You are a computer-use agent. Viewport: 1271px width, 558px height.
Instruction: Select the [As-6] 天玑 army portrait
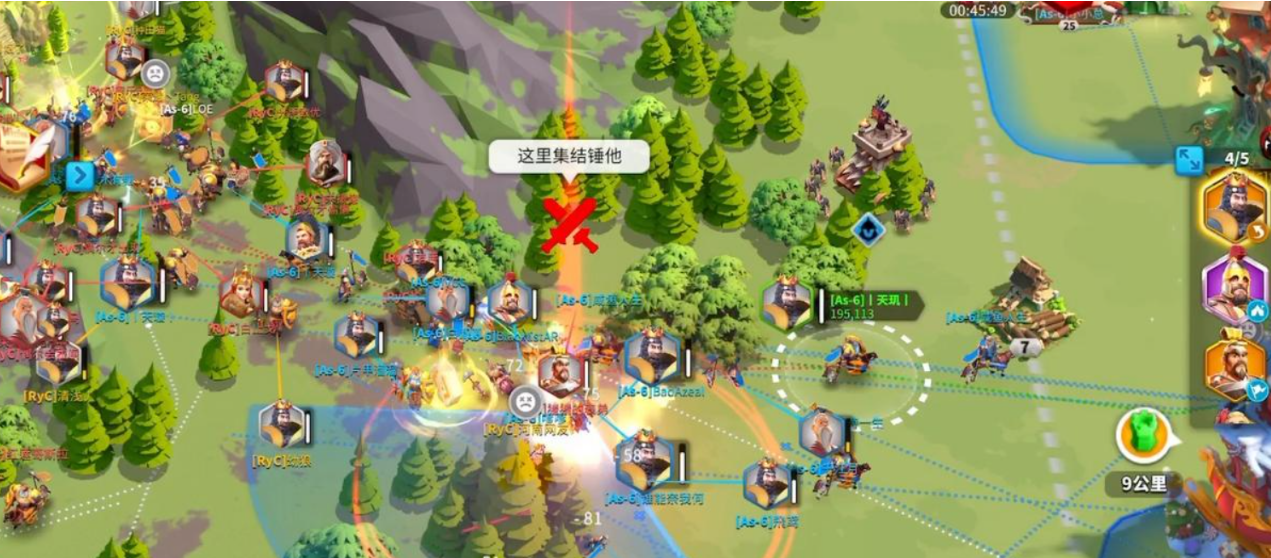pyautogui.click(x=788, y=304)
